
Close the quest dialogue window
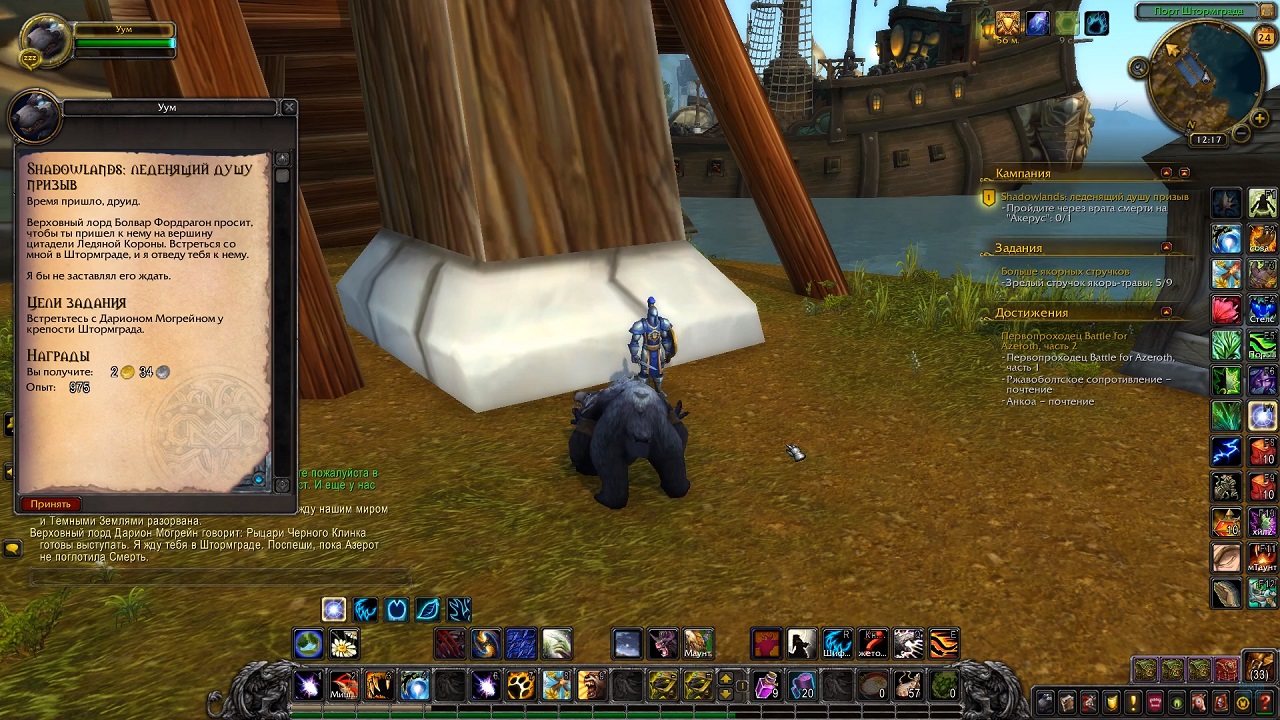pos(289,107)
